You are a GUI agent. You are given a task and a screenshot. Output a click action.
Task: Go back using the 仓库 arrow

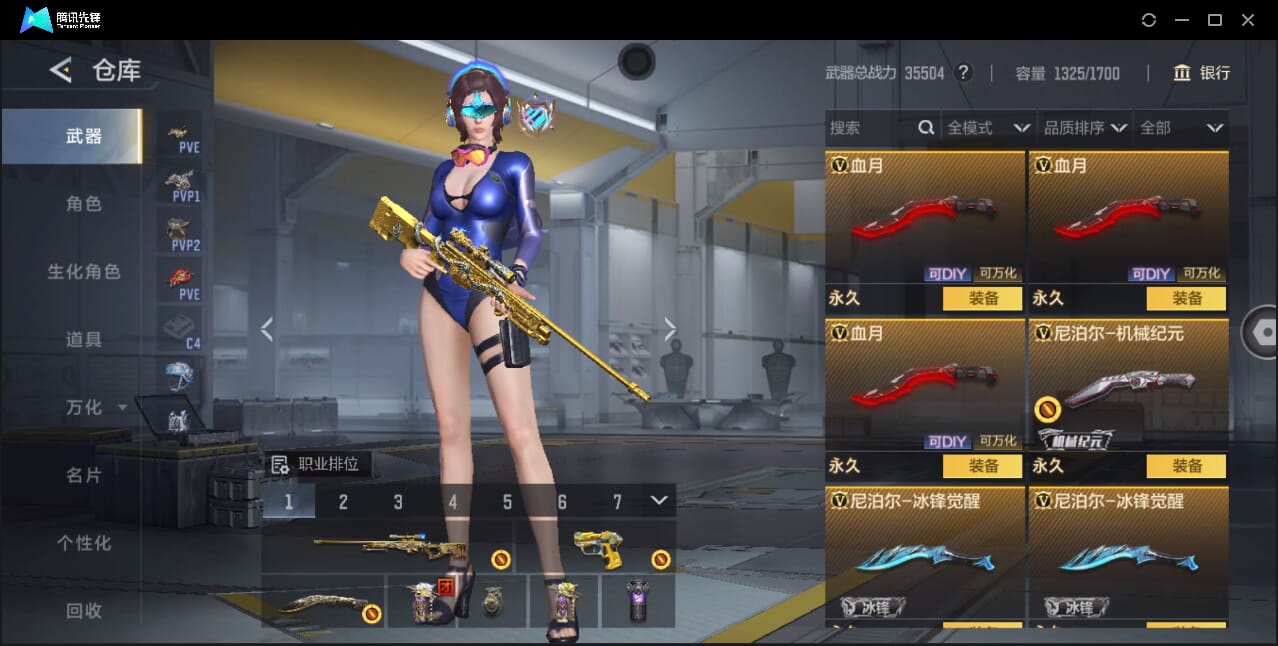coord(61,70)
